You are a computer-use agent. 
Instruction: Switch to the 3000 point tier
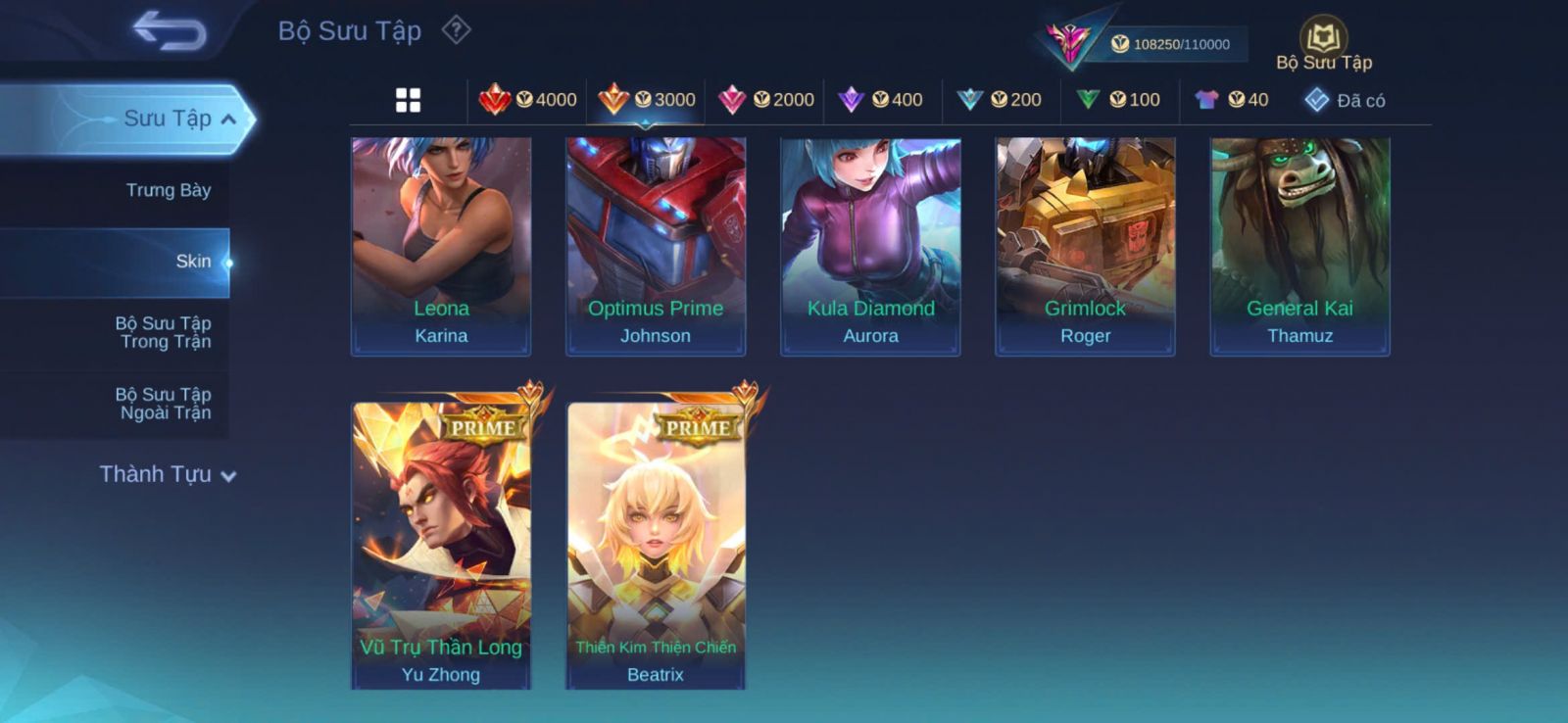coord(647,100)
